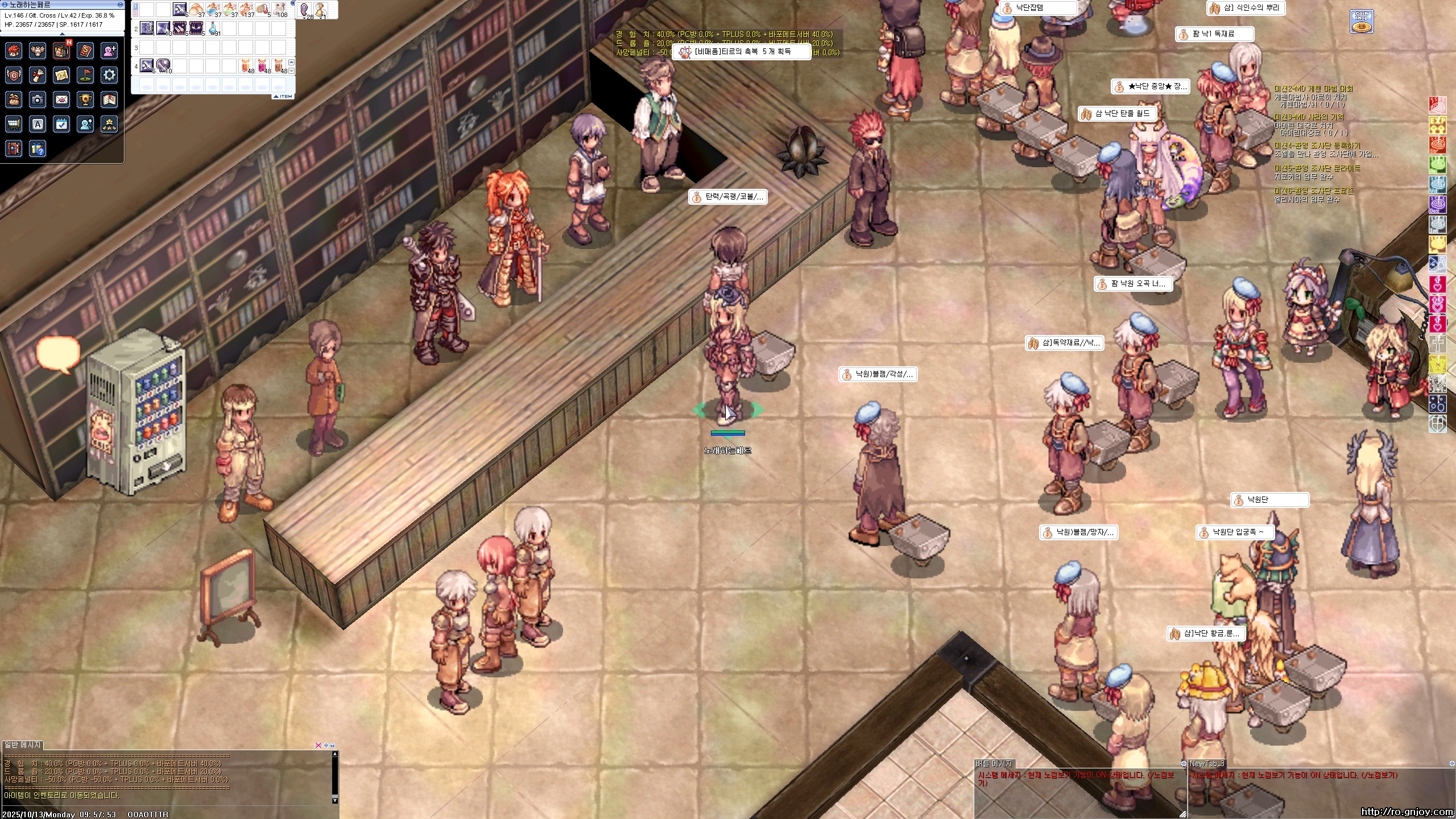Screen dimensions: 1456x819
Task: Select the 일반 메시지 chat tab
Action: pos(23,745)
